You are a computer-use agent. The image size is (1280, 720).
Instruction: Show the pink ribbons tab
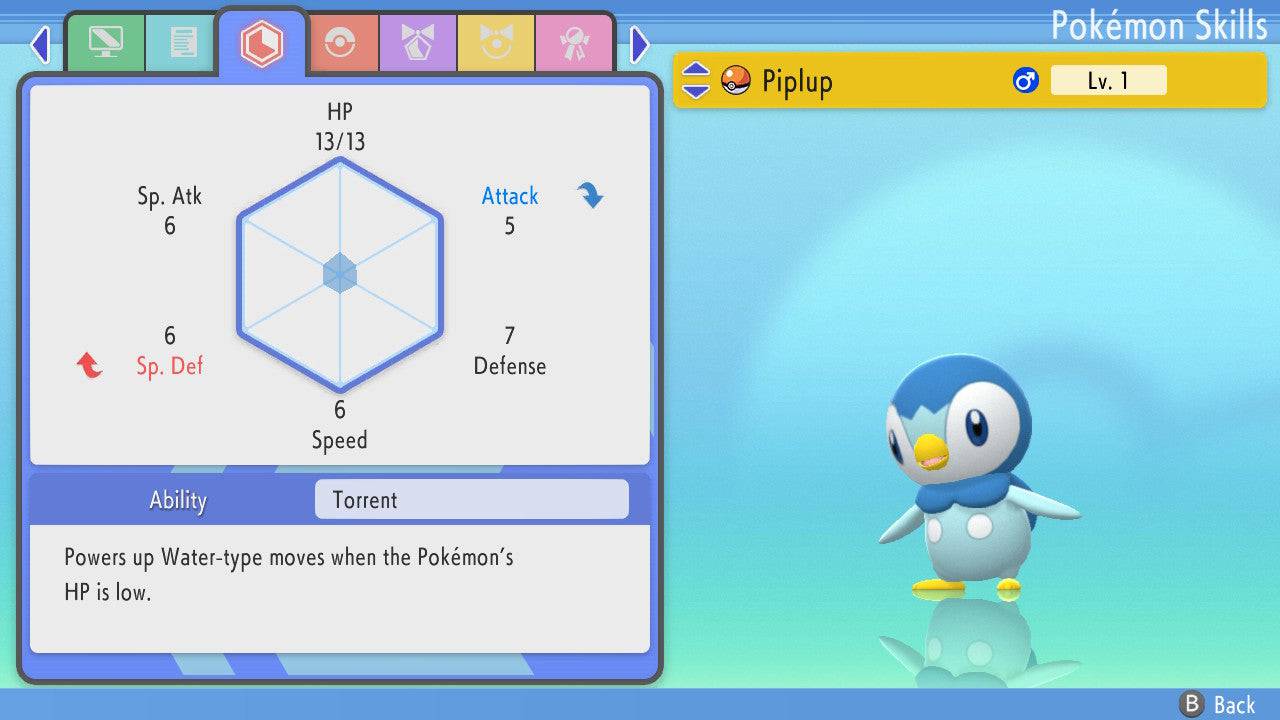[x=573, y=43]
